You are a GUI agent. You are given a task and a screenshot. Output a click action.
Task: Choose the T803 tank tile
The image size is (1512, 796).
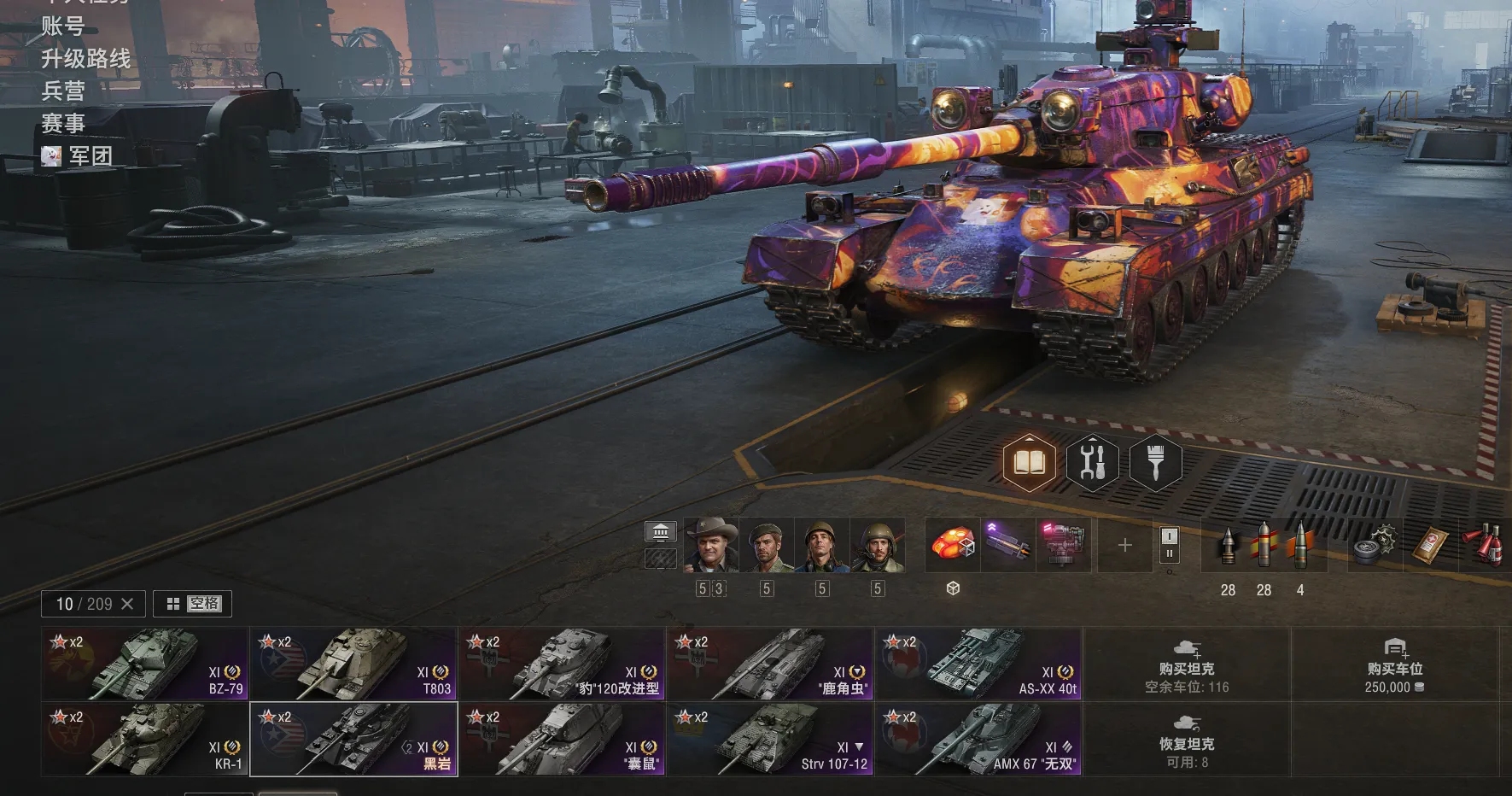click(x=353, y=664)
